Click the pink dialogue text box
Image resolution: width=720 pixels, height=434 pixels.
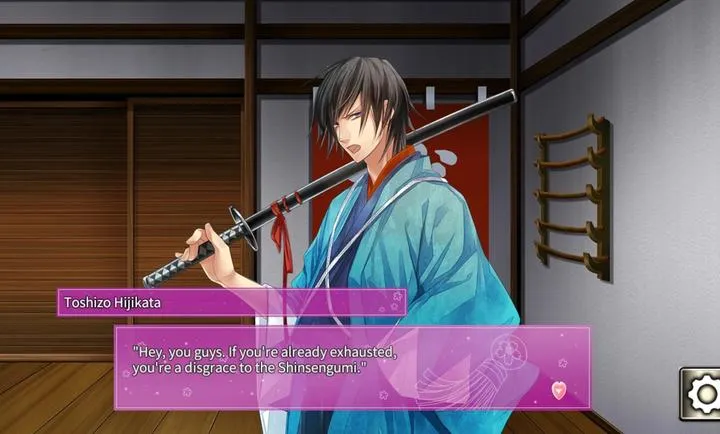pyautogui.click(x=350, y=366)
